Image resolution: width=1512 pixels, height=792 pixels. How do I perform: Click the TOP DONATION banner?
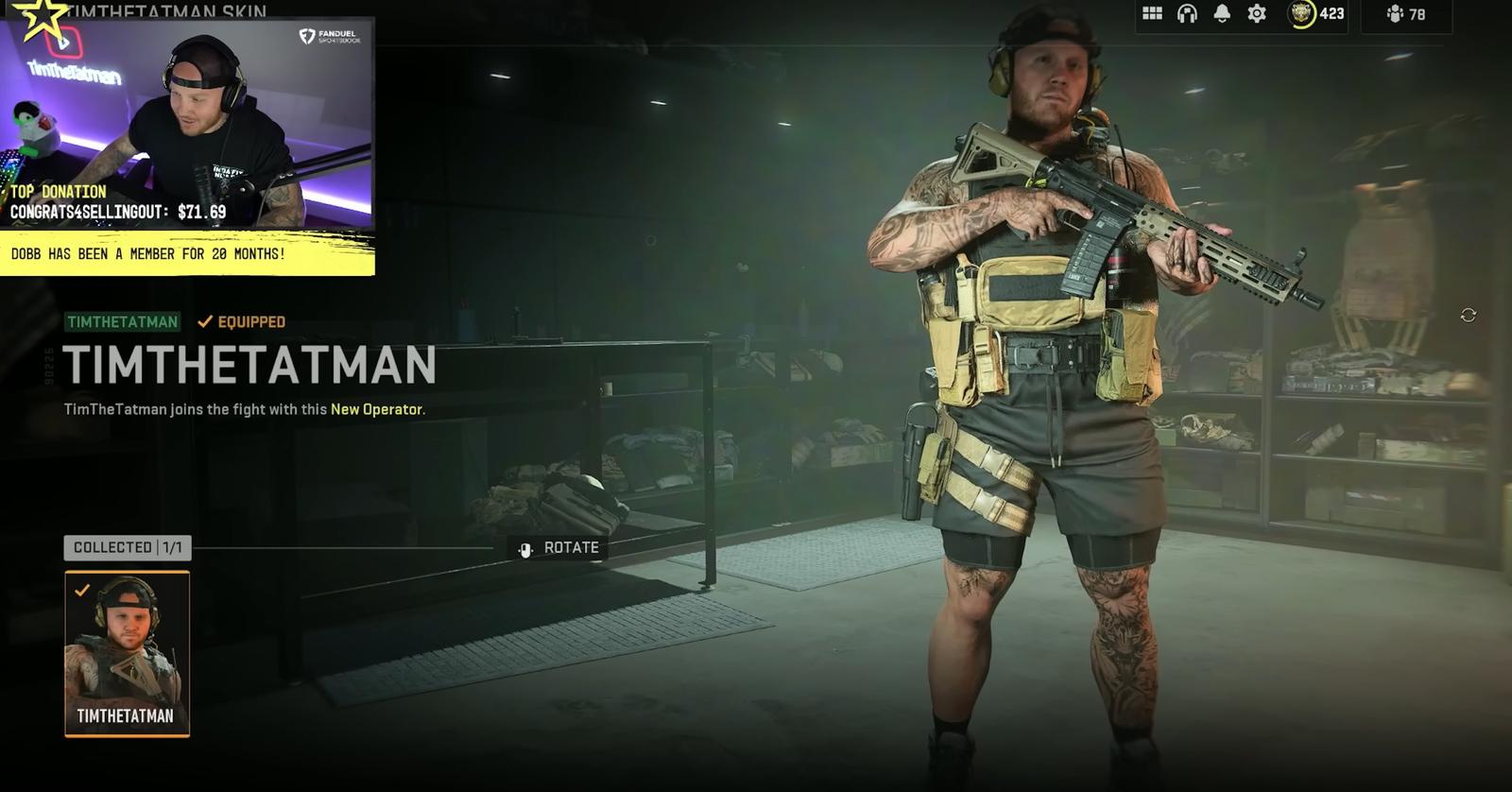[x=57, y=192]
